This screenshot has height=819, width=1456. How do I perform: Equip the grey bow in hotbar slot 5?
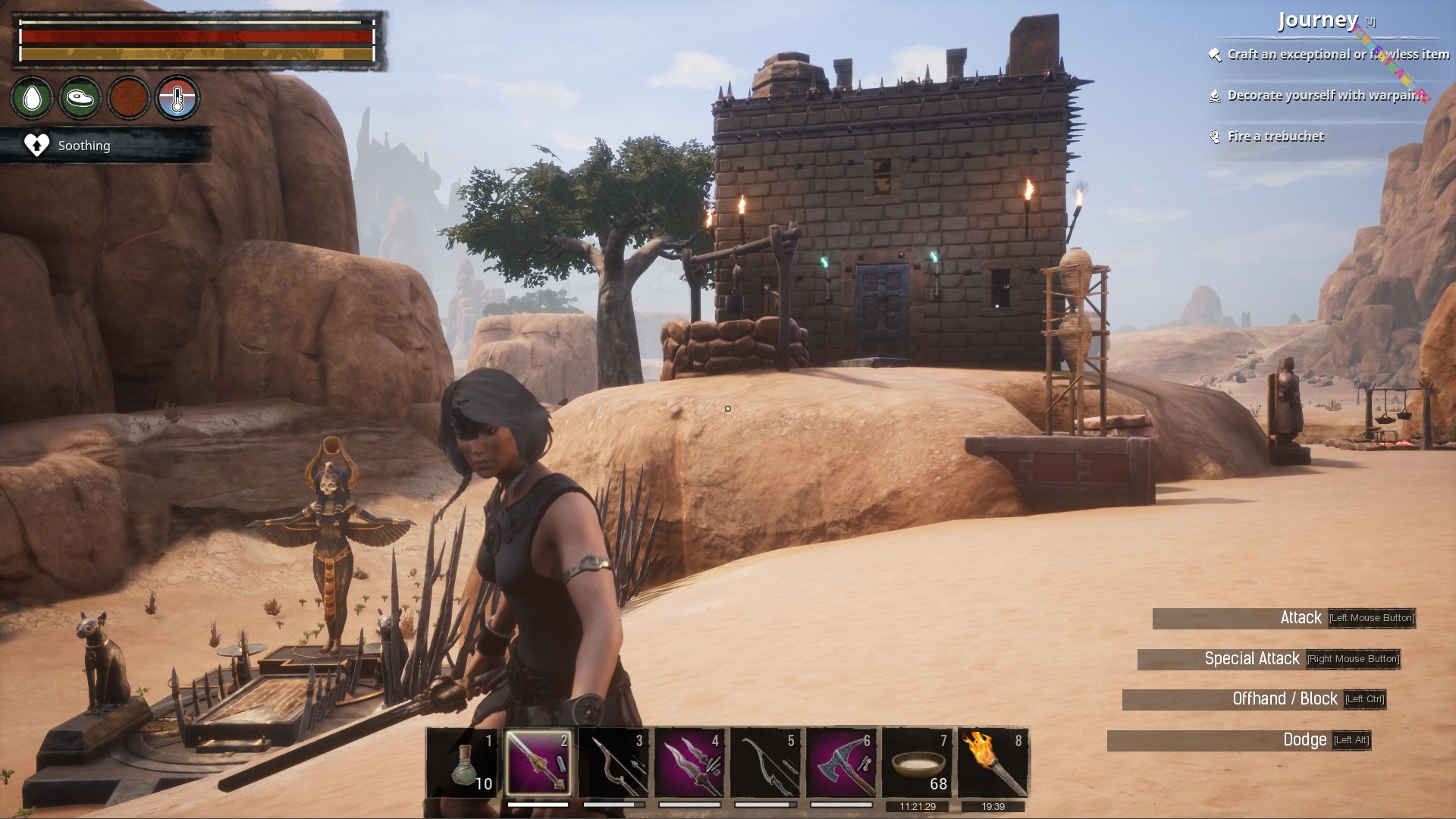pos(766,762)
